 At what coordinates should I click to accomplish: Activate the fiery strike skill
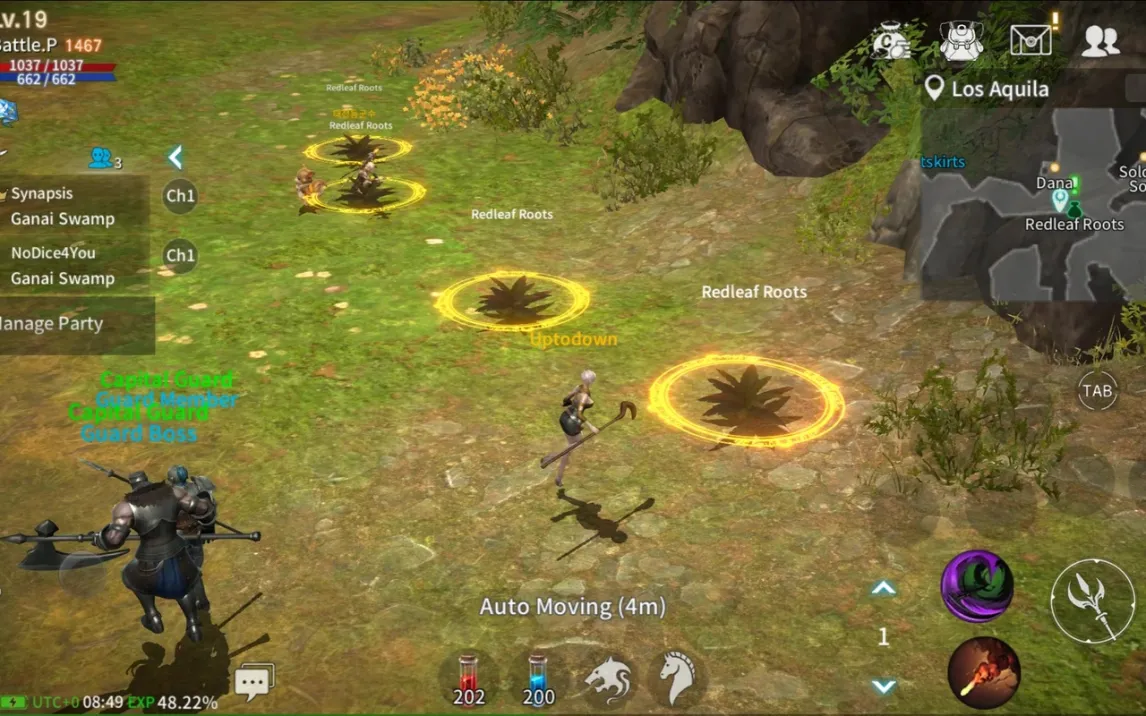pos(984,673)
